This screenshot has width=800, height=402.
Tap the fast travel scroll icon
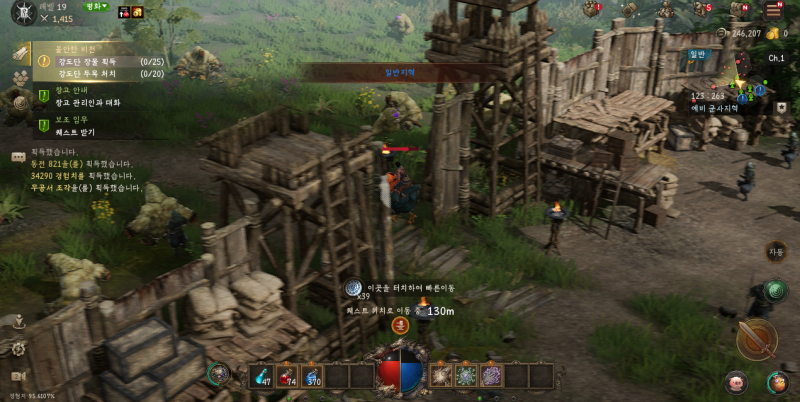click(353, 288)
